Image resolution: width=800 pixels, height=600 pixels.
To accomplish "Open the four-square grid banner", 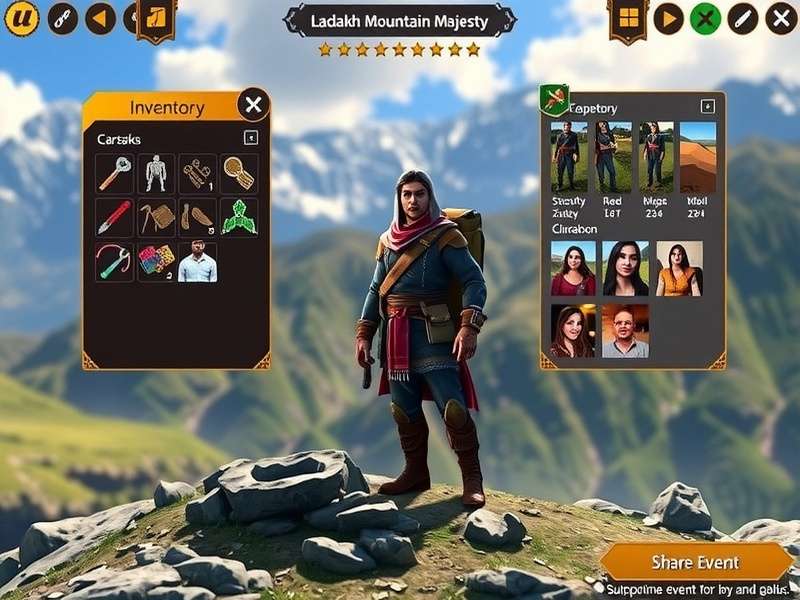I will click(628, 19).
